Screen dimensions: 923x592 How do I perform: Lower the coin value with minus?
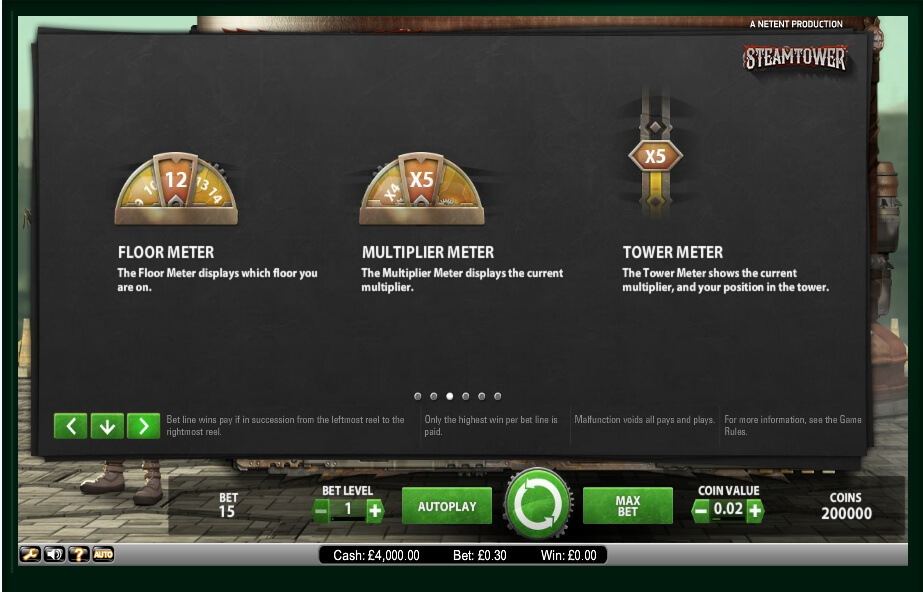point(701,511)
